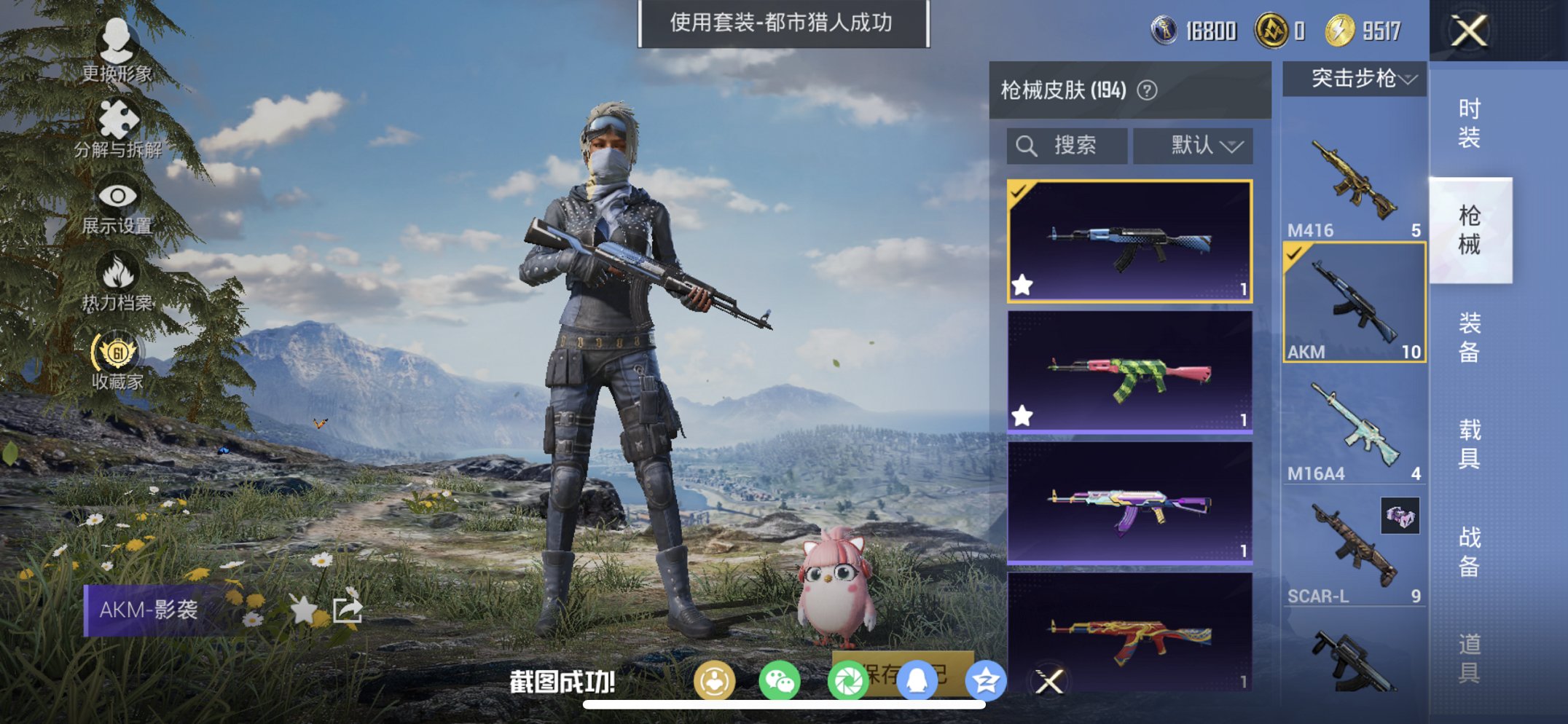Image resolution: width=1568 pixels, height=724 pixels.
Task: Click the share icon beside AKM-影袭
Action: [348, 610]
